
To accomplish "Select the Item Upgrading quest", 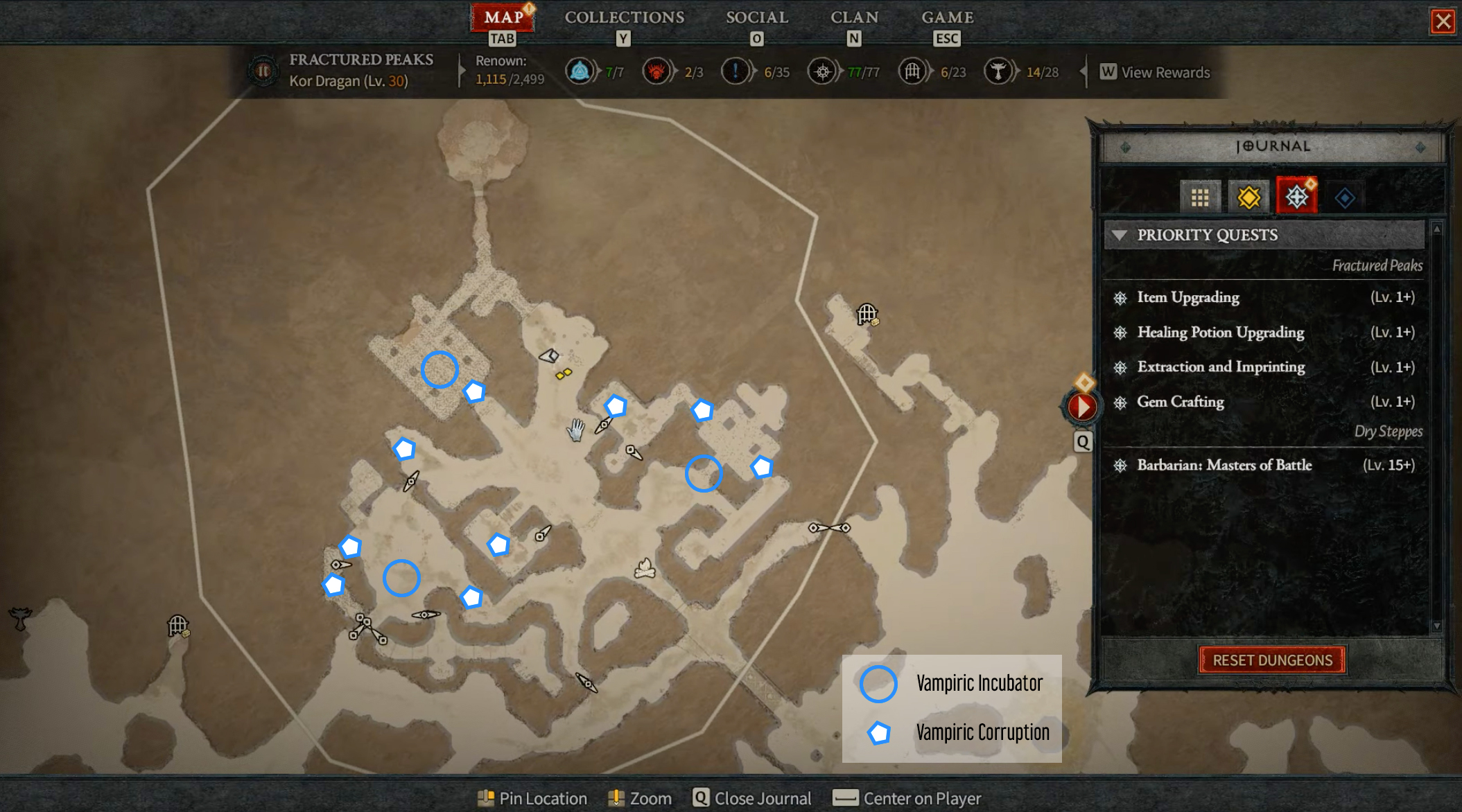I will pos(1187,297).
